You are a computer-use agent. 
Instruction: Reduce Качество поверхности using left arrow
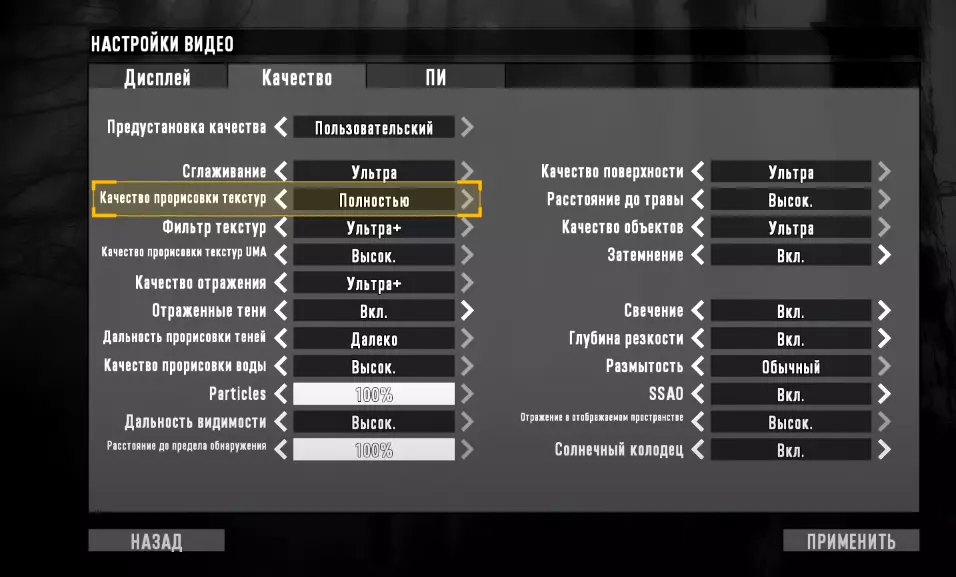(x=698, y=172)
